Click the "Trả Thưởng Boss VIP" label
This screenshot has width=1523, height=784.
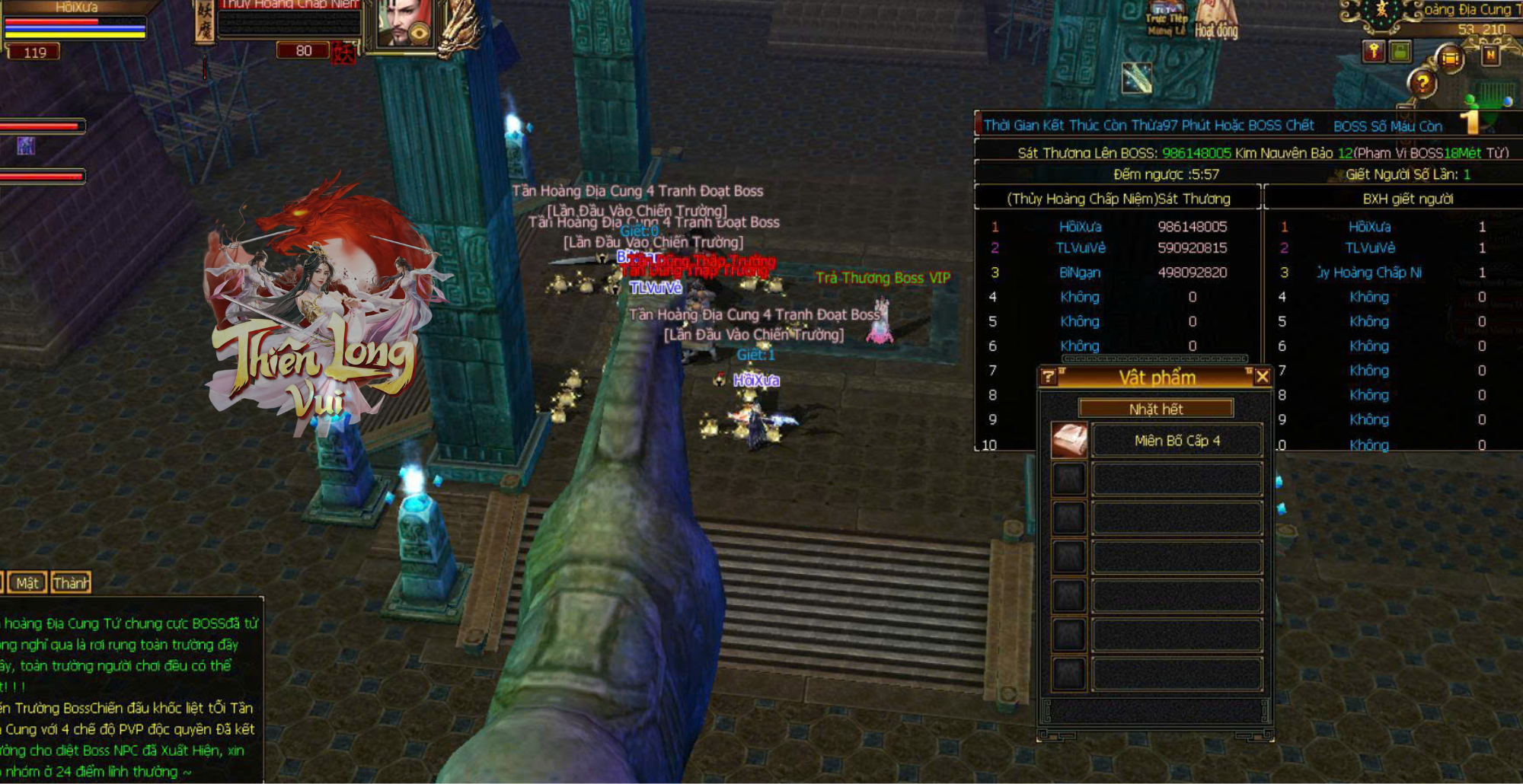[x=883, y=278]
